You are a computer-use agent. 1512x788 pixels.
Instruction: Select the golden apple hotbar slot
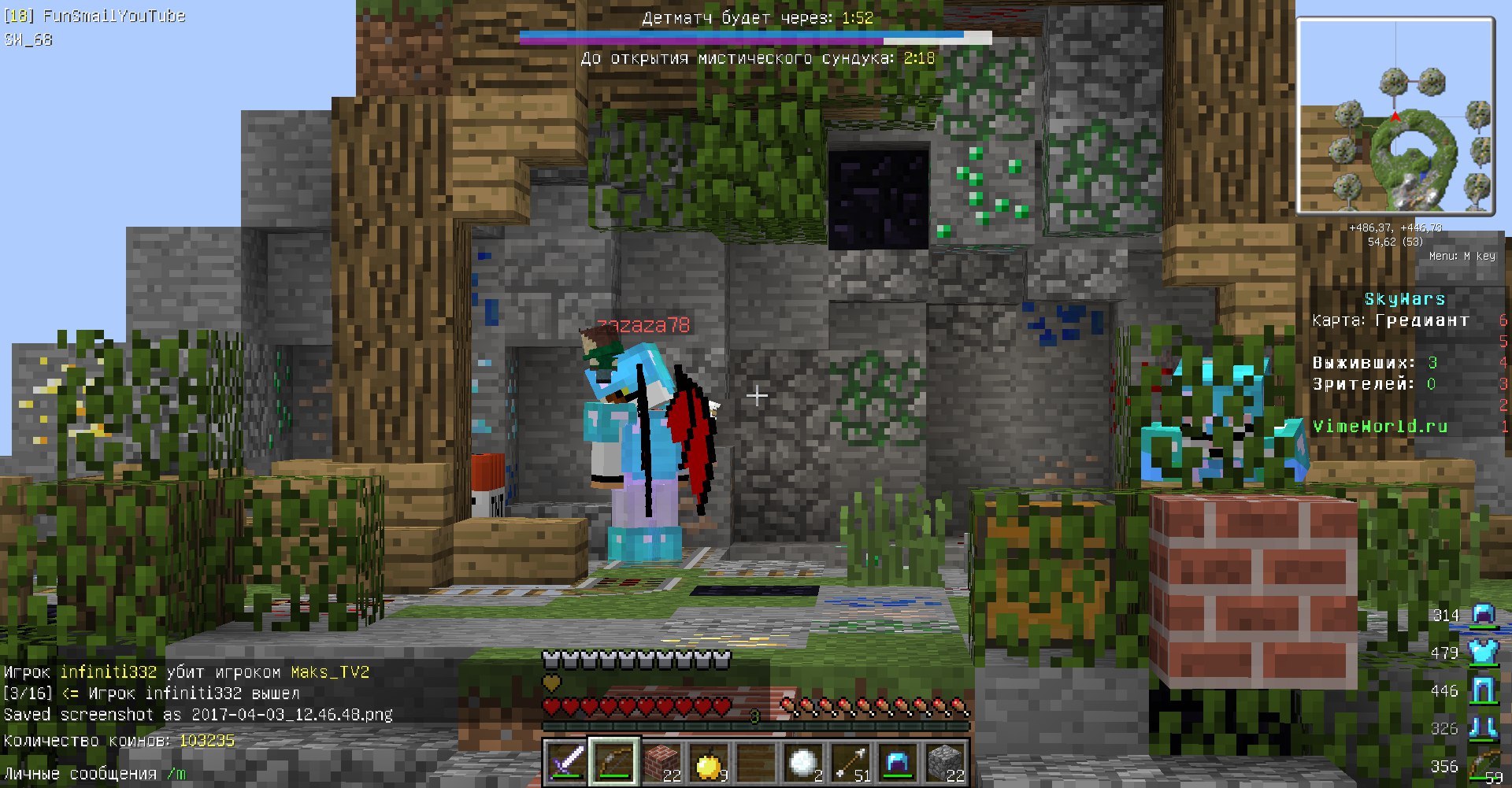pos(709,762)
